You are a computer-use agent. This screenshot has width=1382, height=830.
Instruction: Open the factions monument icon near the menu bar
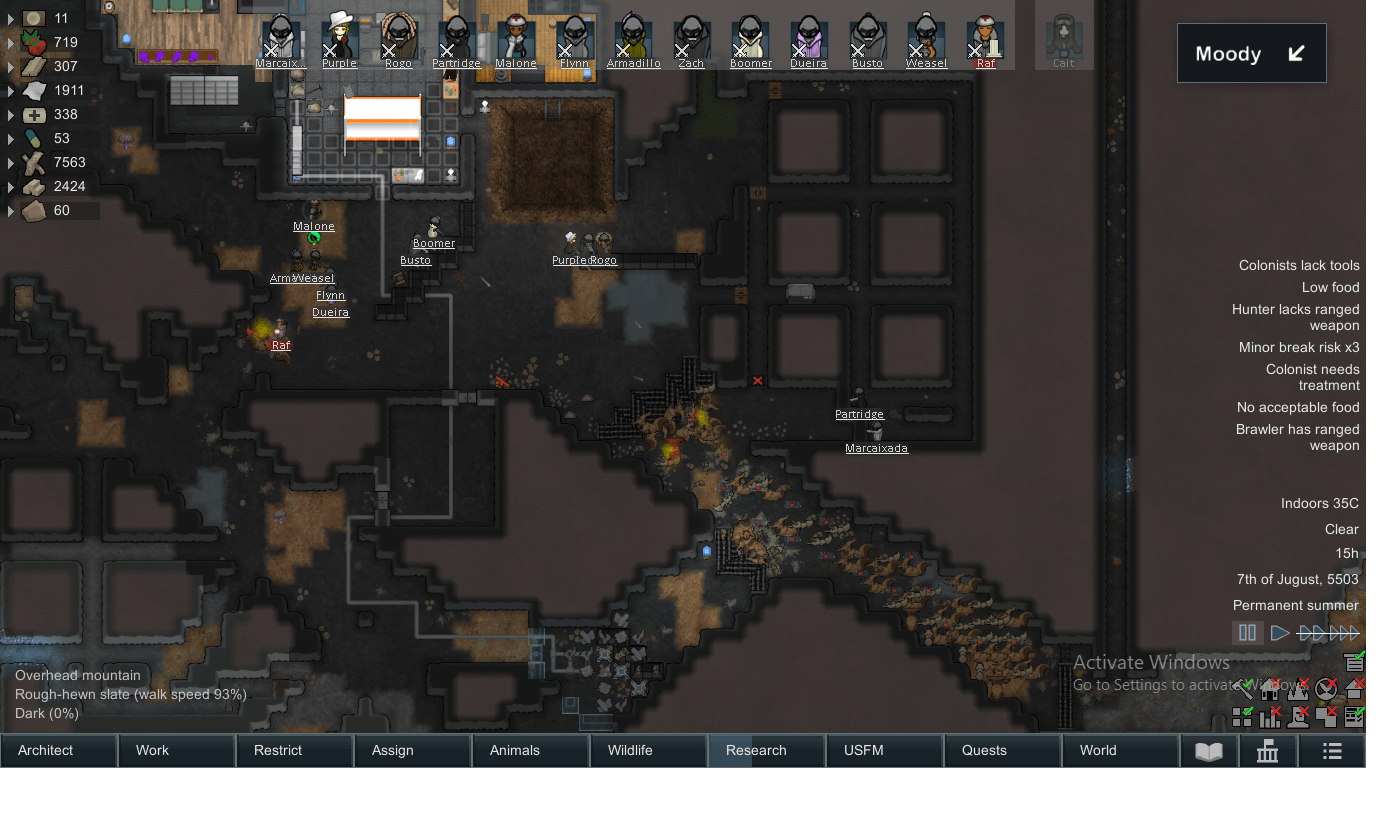pyautogui.click(x=1267, y=750)
